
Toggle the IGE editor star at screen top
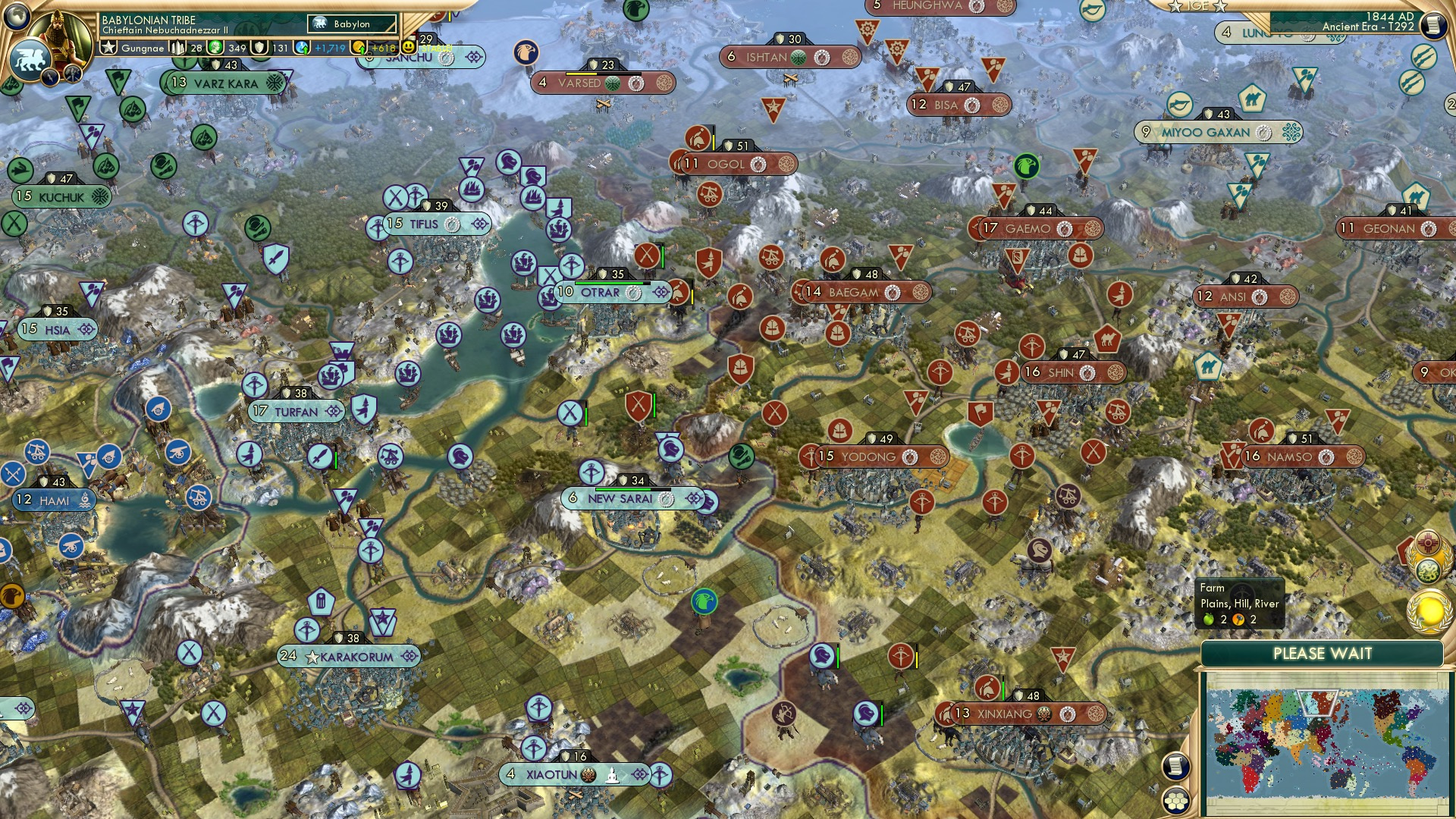coord(1175,6)
